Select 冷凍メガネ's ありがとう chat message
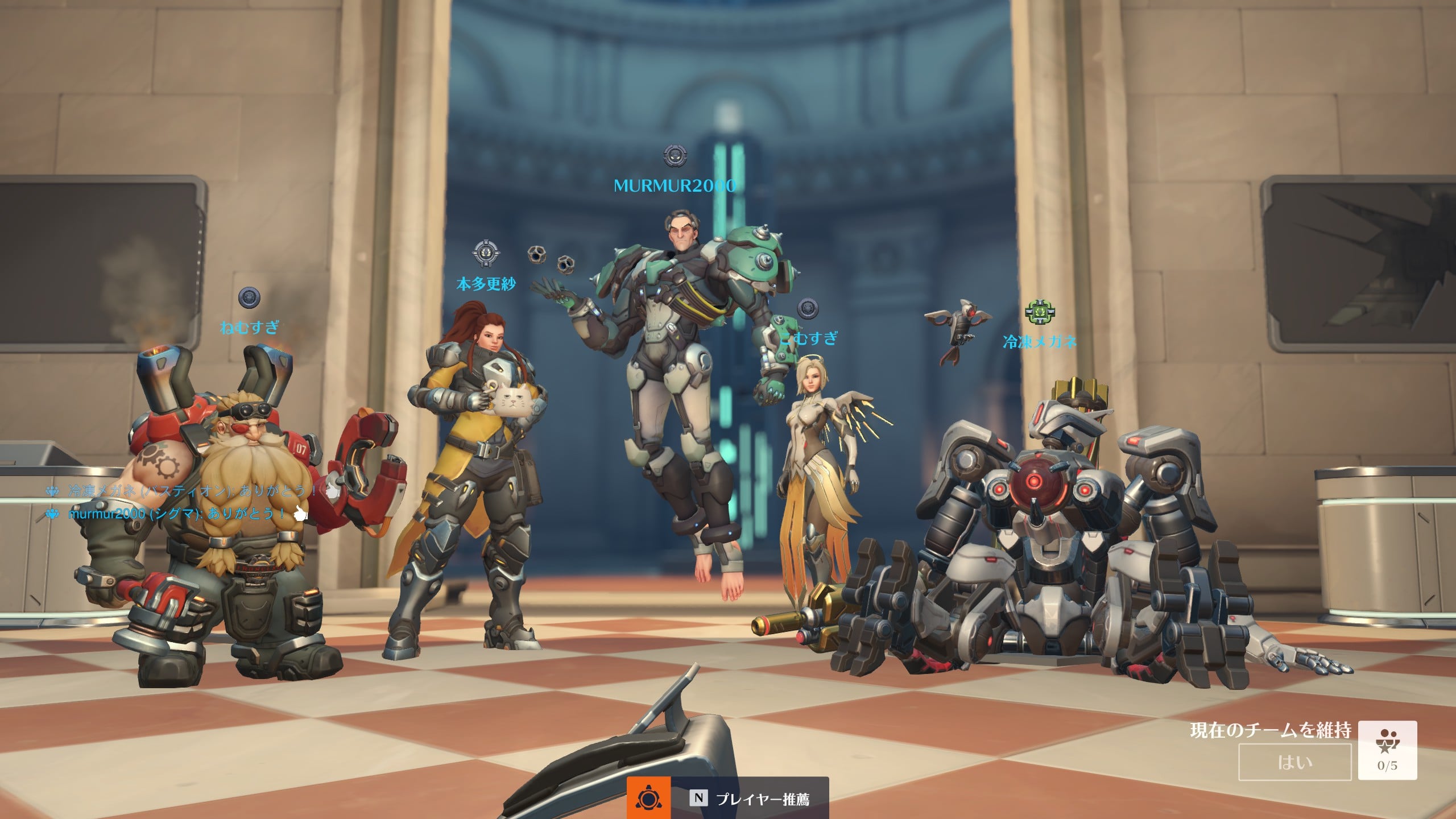The width and height of the screenshot is (1456, 819). (x=192, y=491)
